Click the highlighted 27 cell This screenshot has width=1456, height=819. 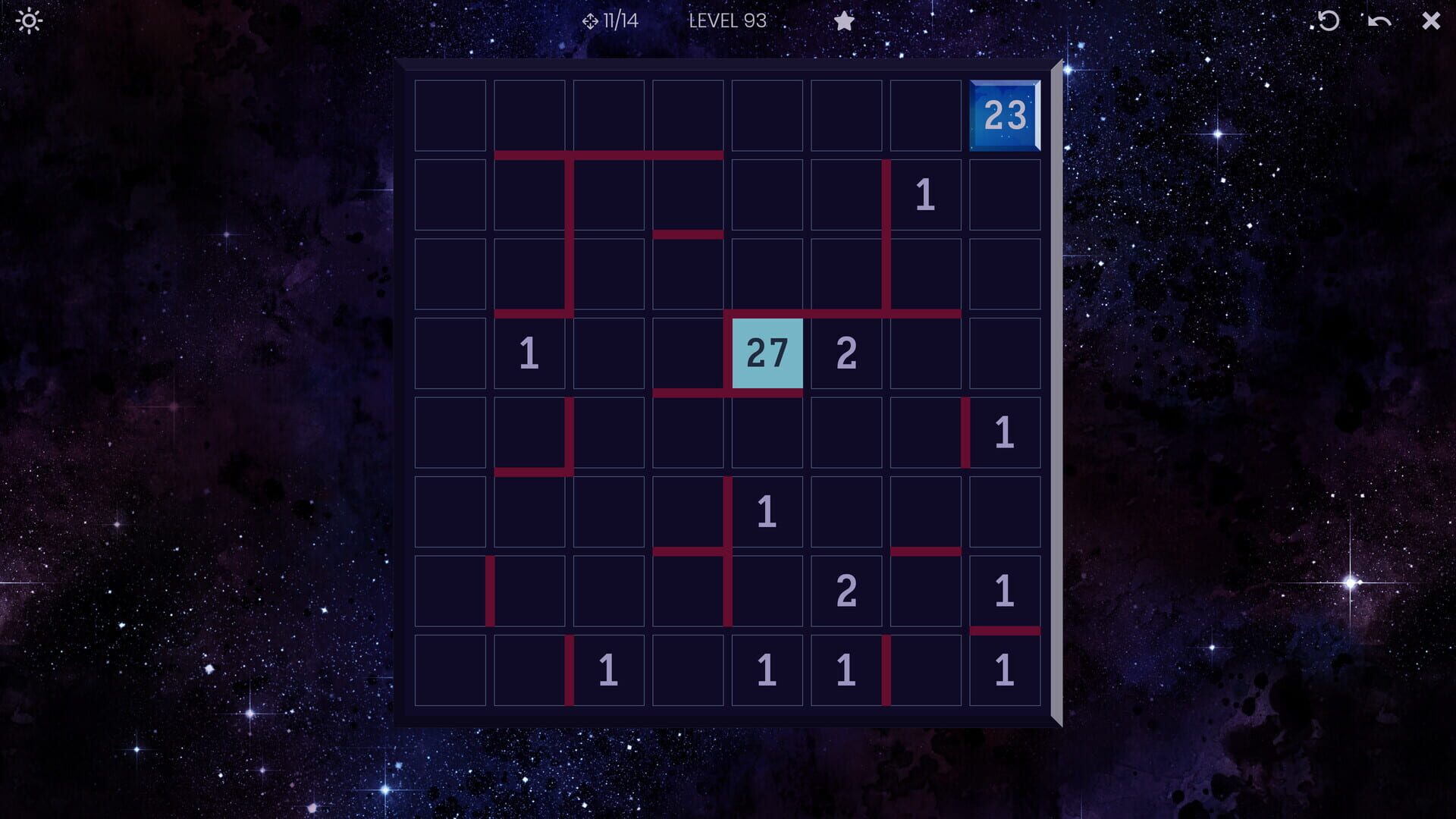766,351
